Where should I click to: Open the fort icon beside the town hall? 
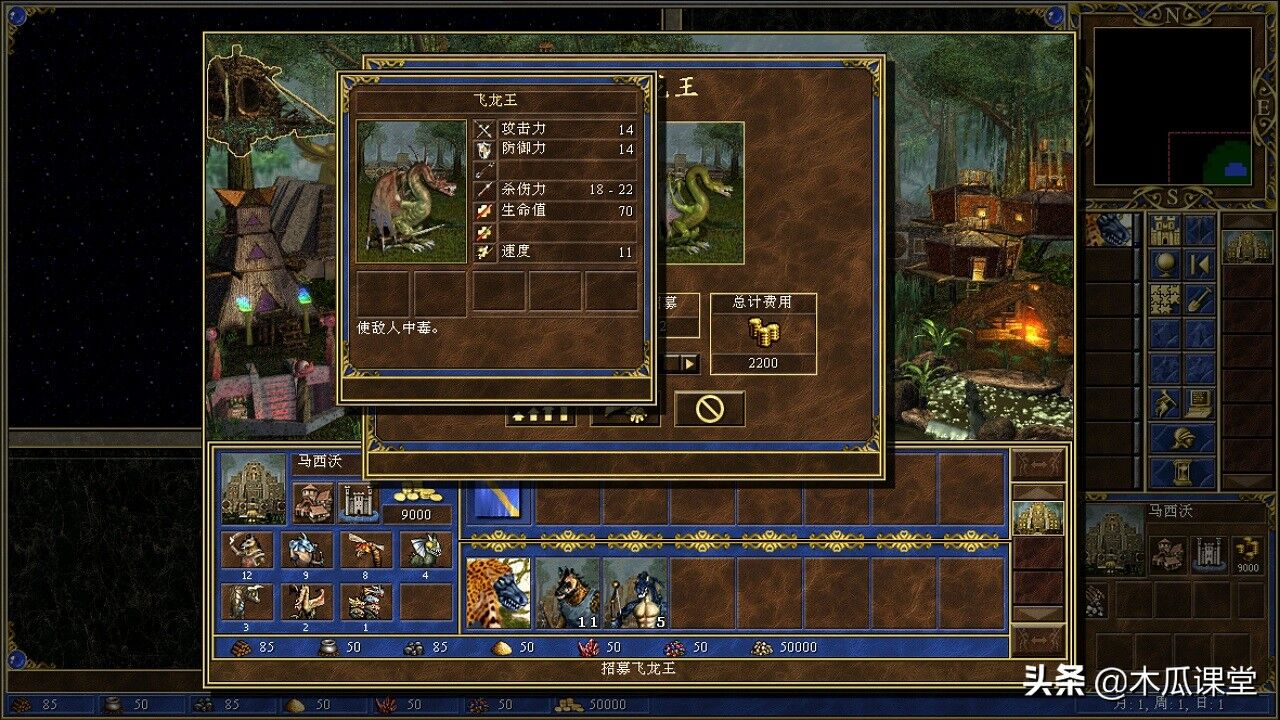click(x=357, y=502)
